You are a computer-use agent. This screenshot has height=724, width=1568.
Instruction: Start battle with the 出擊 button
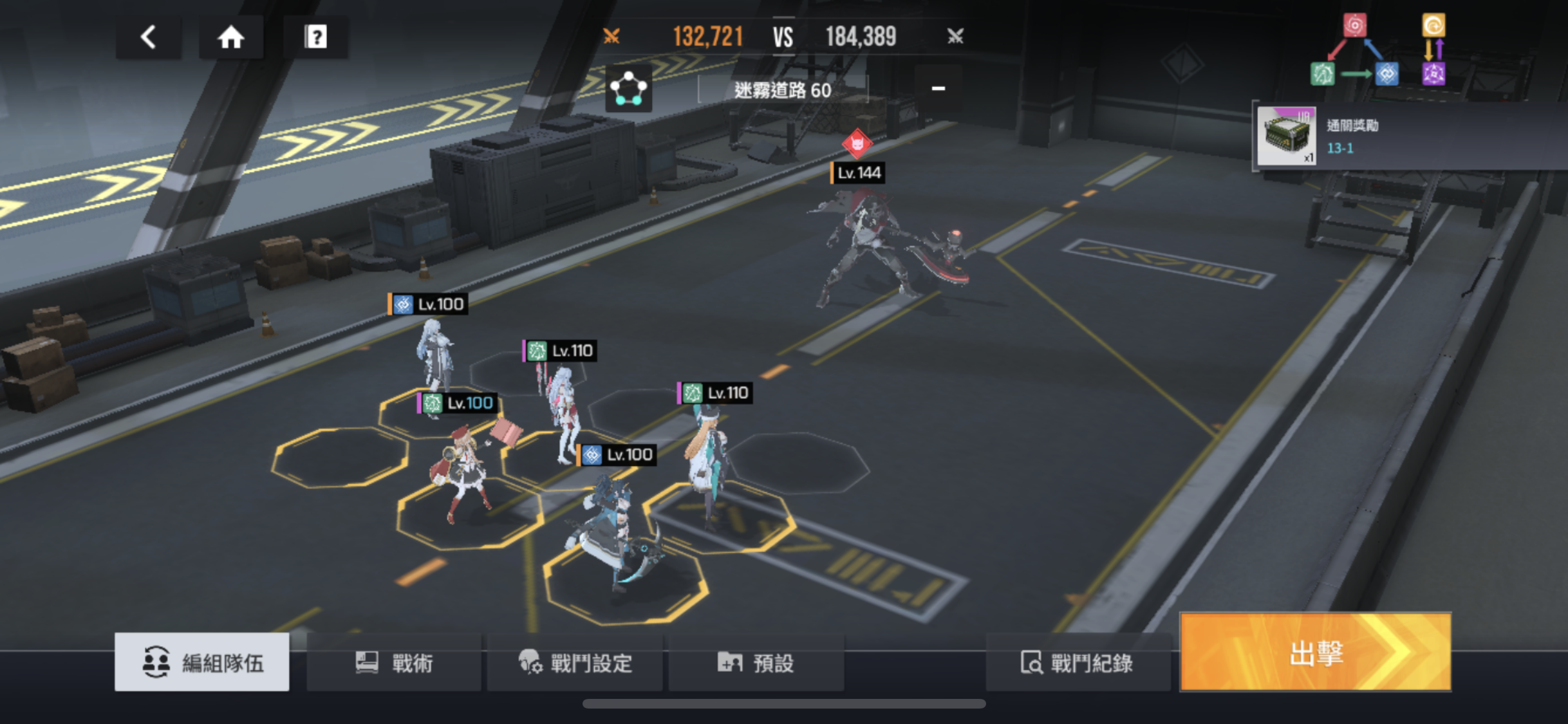(1315, 653)
